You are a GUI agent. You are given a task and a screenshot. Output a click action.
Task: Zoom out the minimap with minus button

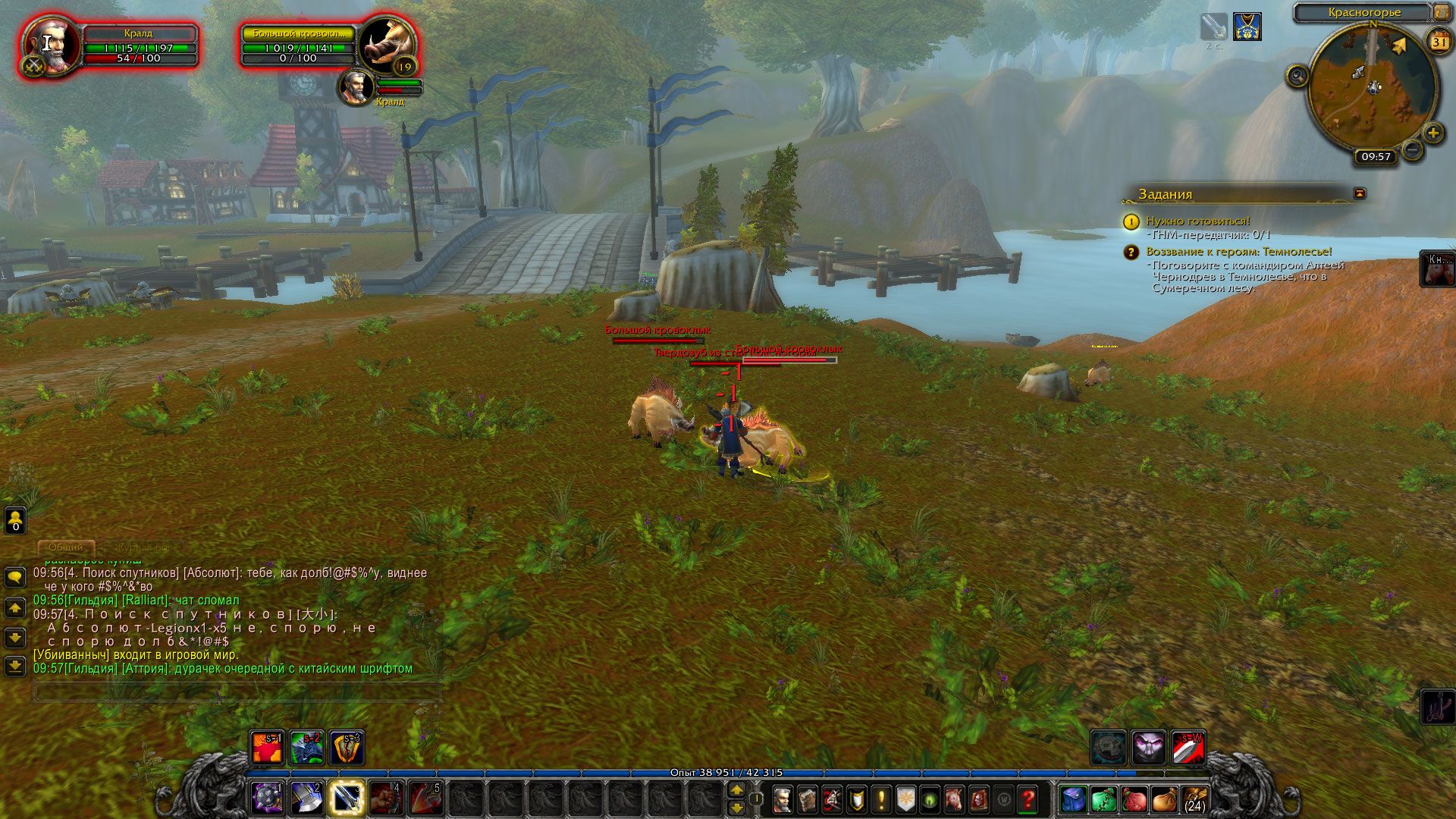pyautogui.click(x=1412, y=150)
